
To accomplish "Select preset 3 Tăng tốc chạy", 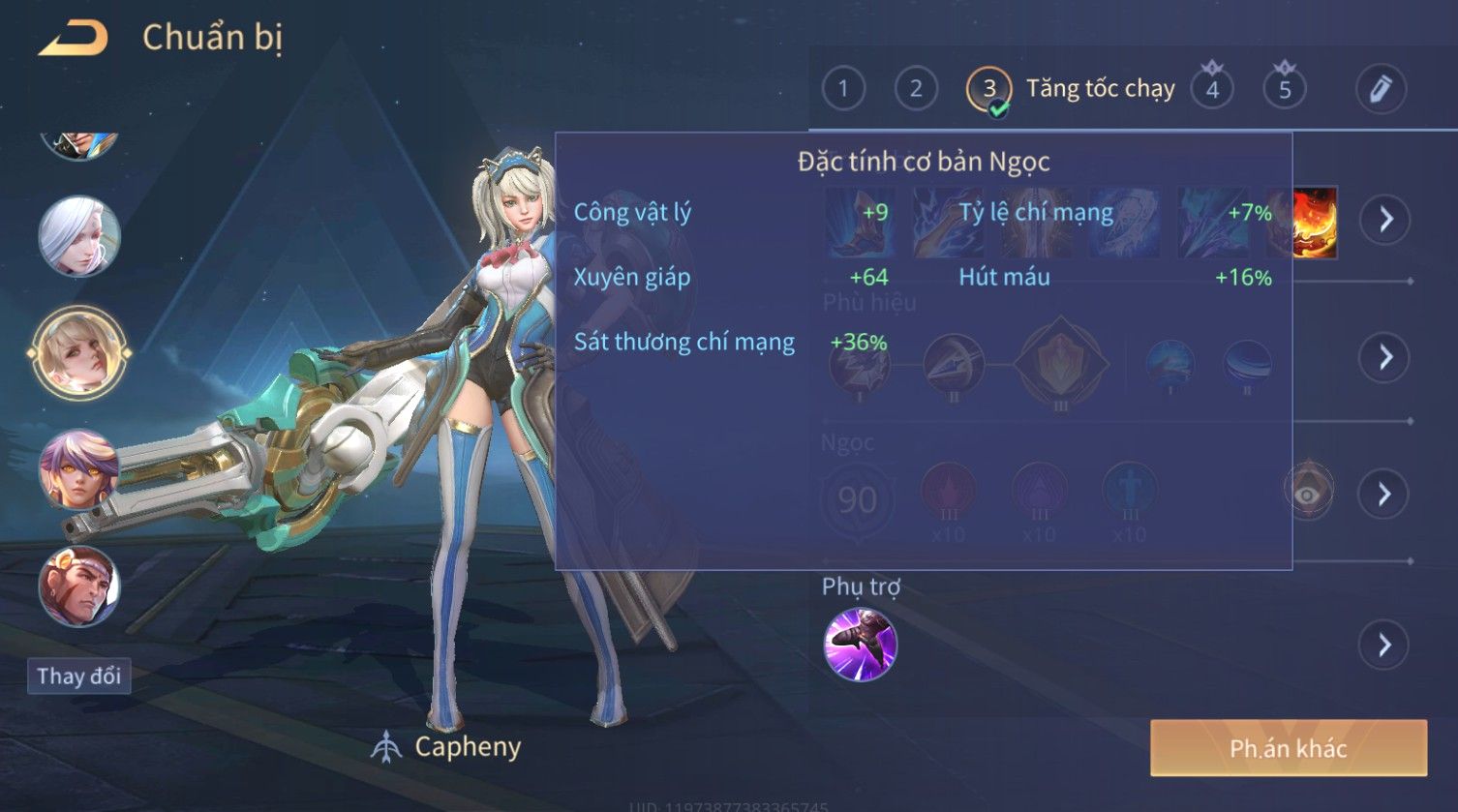I will (989, 89).
